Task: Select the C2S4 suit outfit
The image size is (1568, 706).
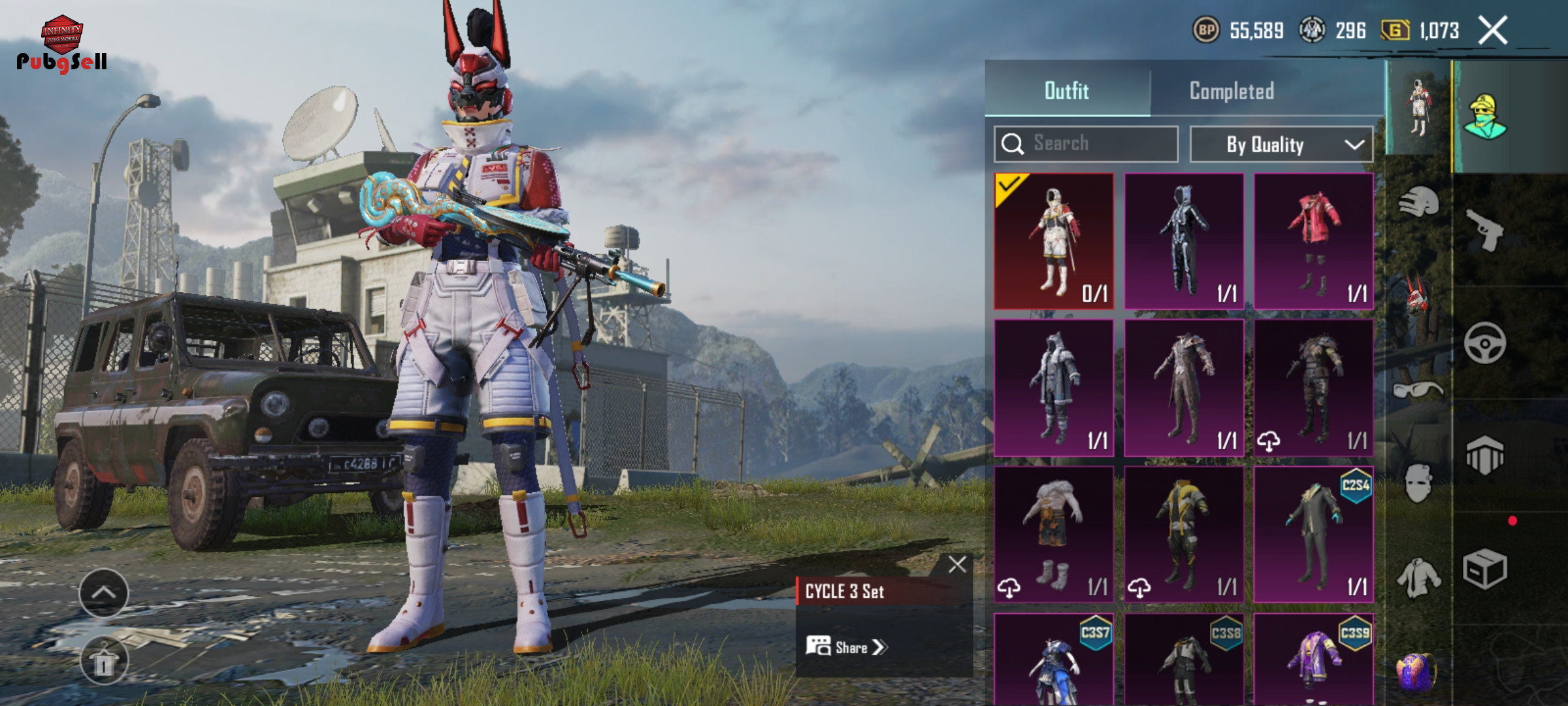Action: click(x=1313, y=533)
